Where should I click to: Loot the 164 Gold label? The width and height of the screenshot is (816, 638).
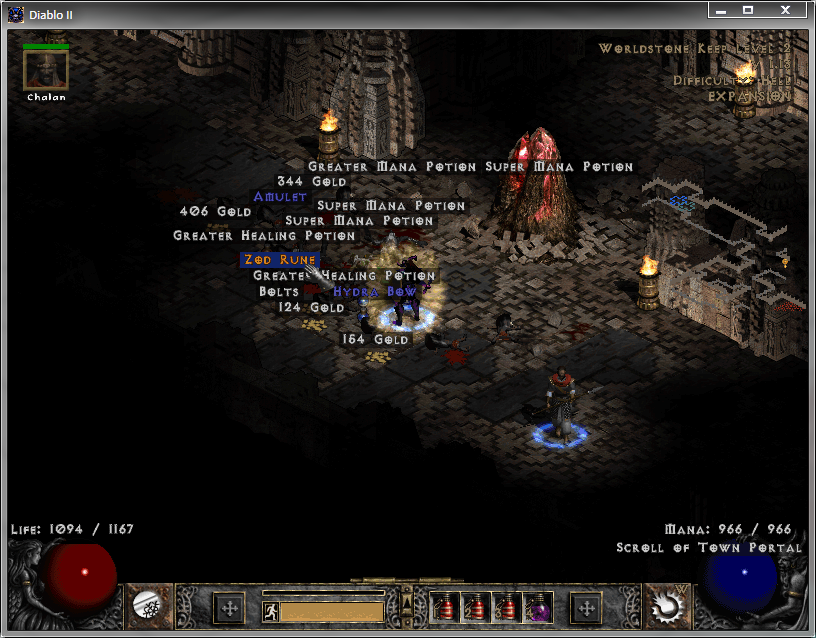click(x=375, y=339)
